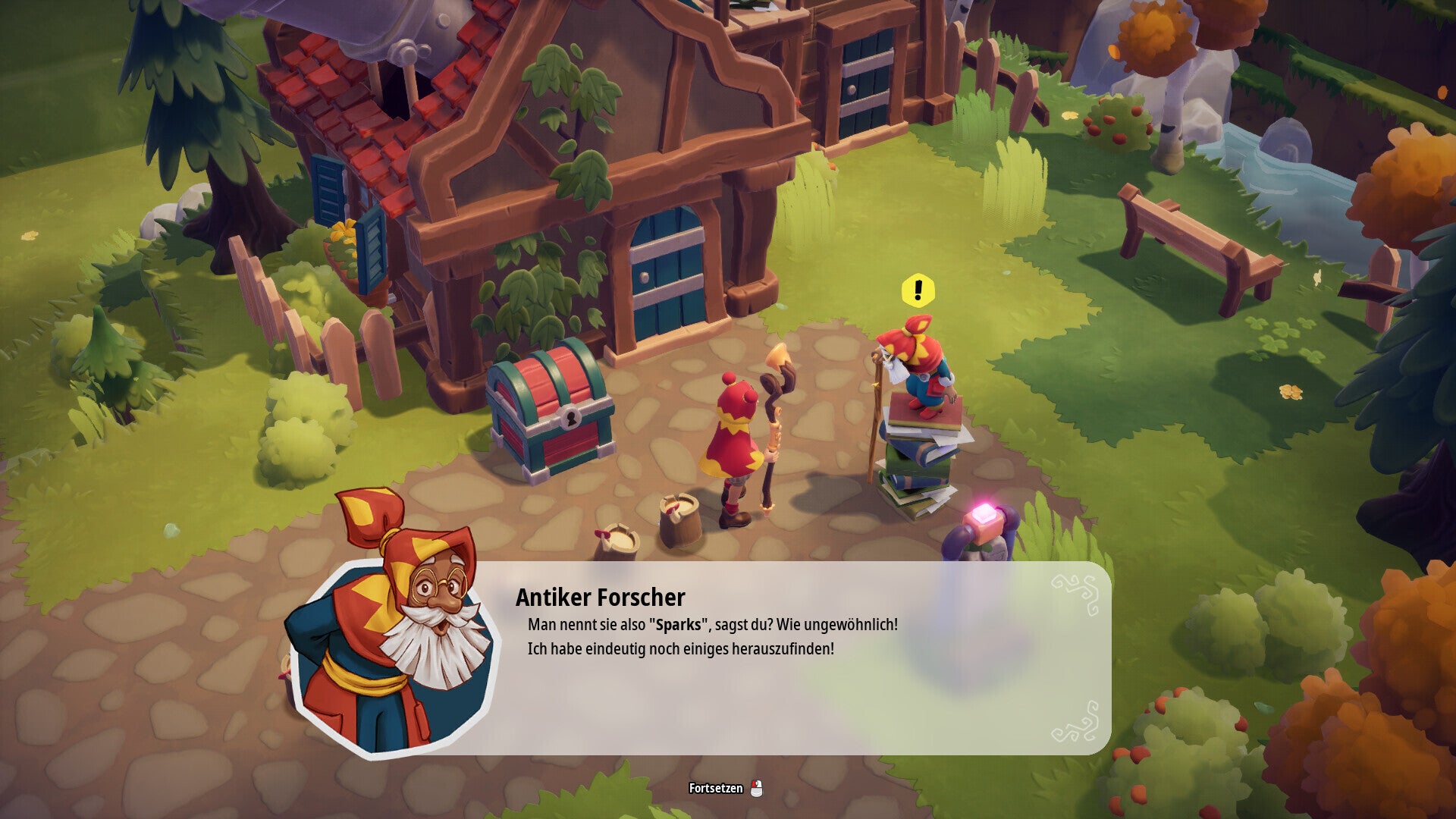This screenshot has width=1456, height=819.
Task: Advance the Antiker Forscher dialogue box
Action: click(x=789, y=658)
